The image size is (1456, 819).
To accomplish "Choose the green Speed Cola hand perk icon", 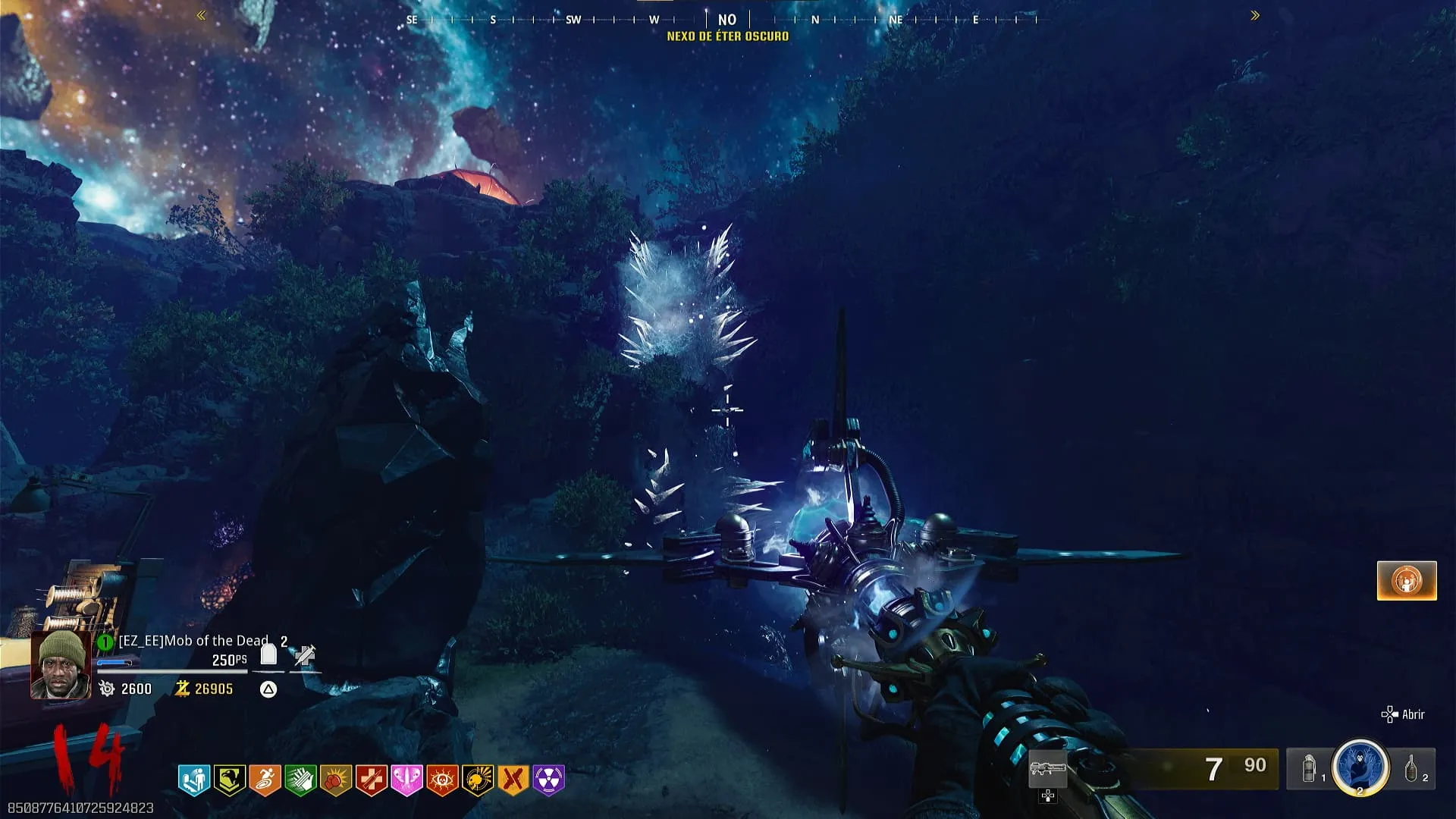I will (x=300, y=780).
